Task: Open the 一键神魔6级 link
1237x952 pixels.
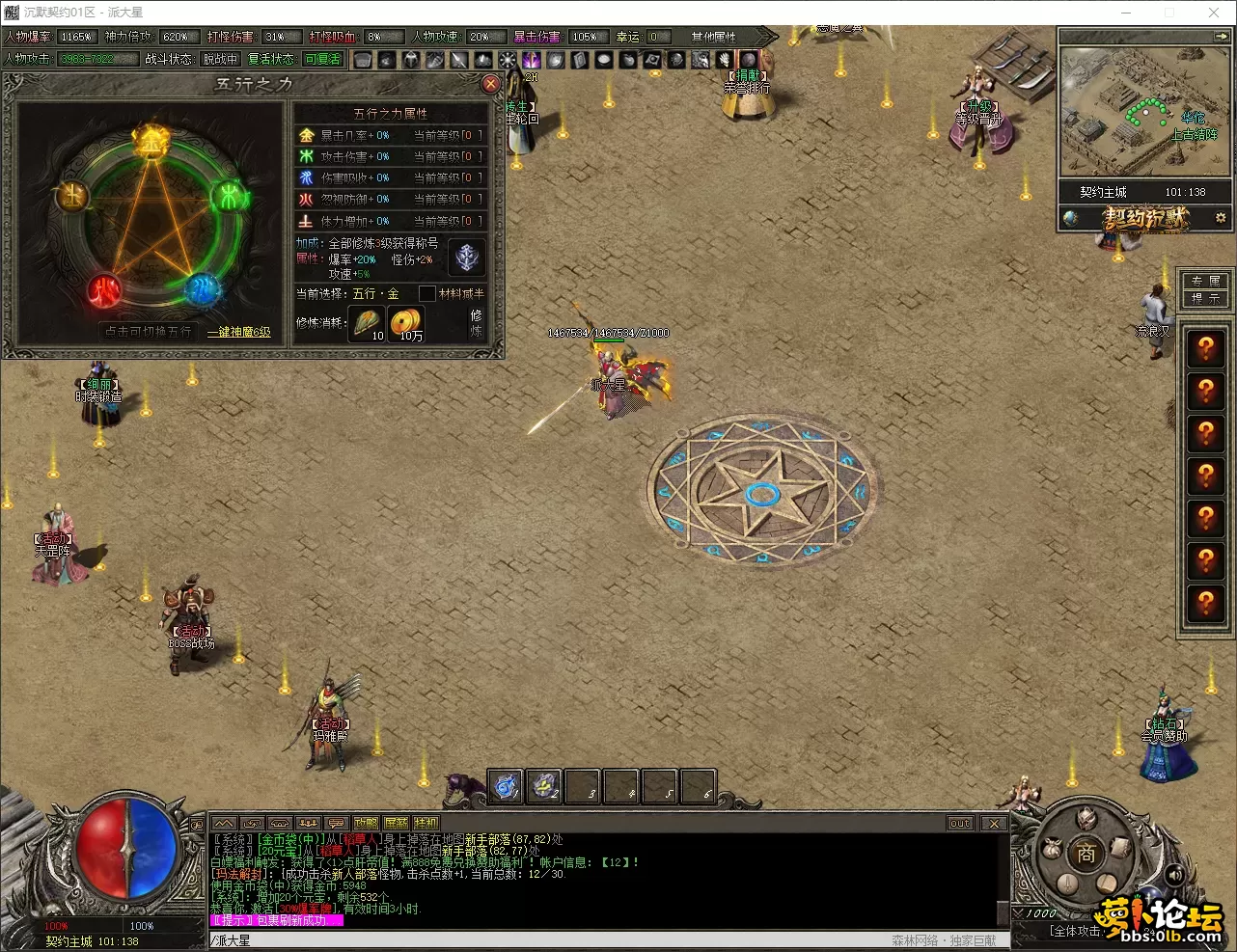Action: (238, 332)
